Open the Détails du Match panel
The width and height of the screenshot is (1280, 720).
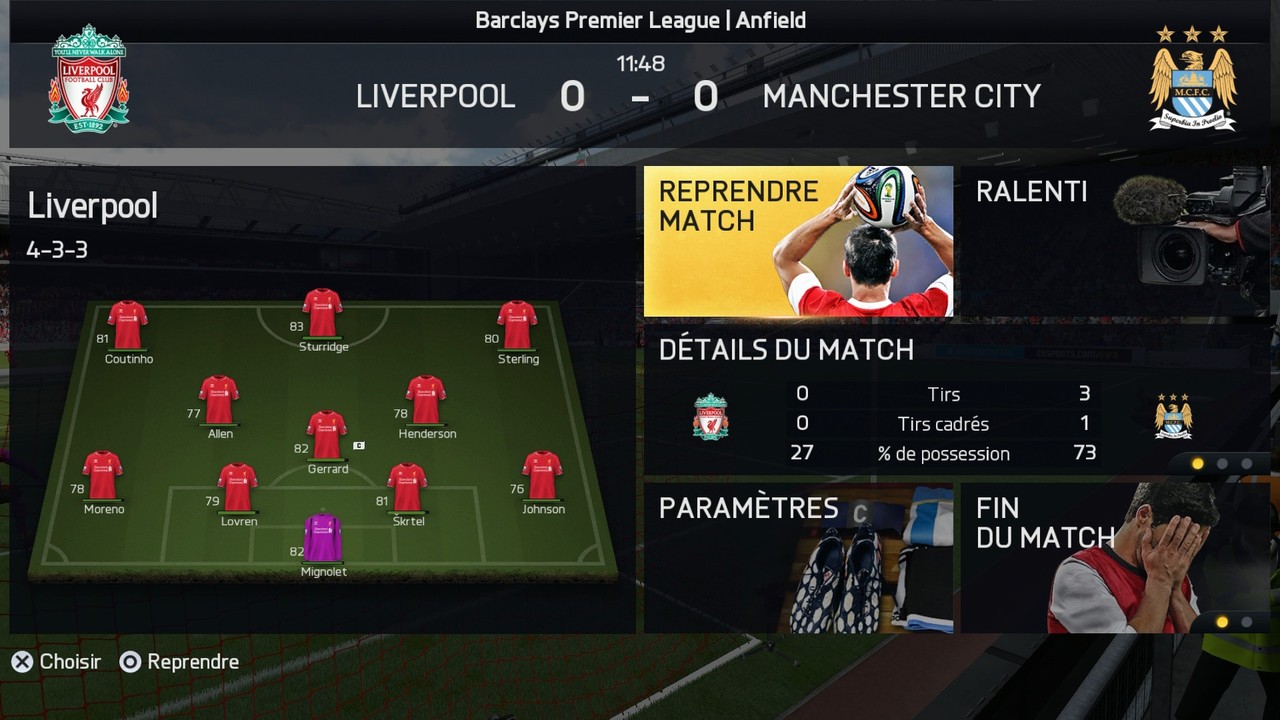pos(955,398)
